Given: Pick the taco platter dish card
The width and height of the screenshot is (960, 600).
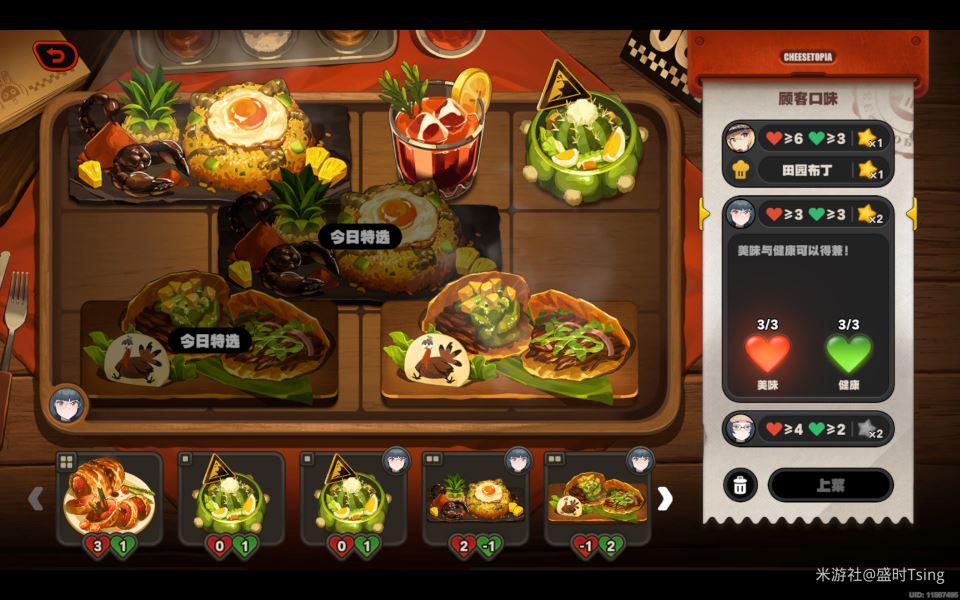Looking at the screenshot, I should [597, 498].
